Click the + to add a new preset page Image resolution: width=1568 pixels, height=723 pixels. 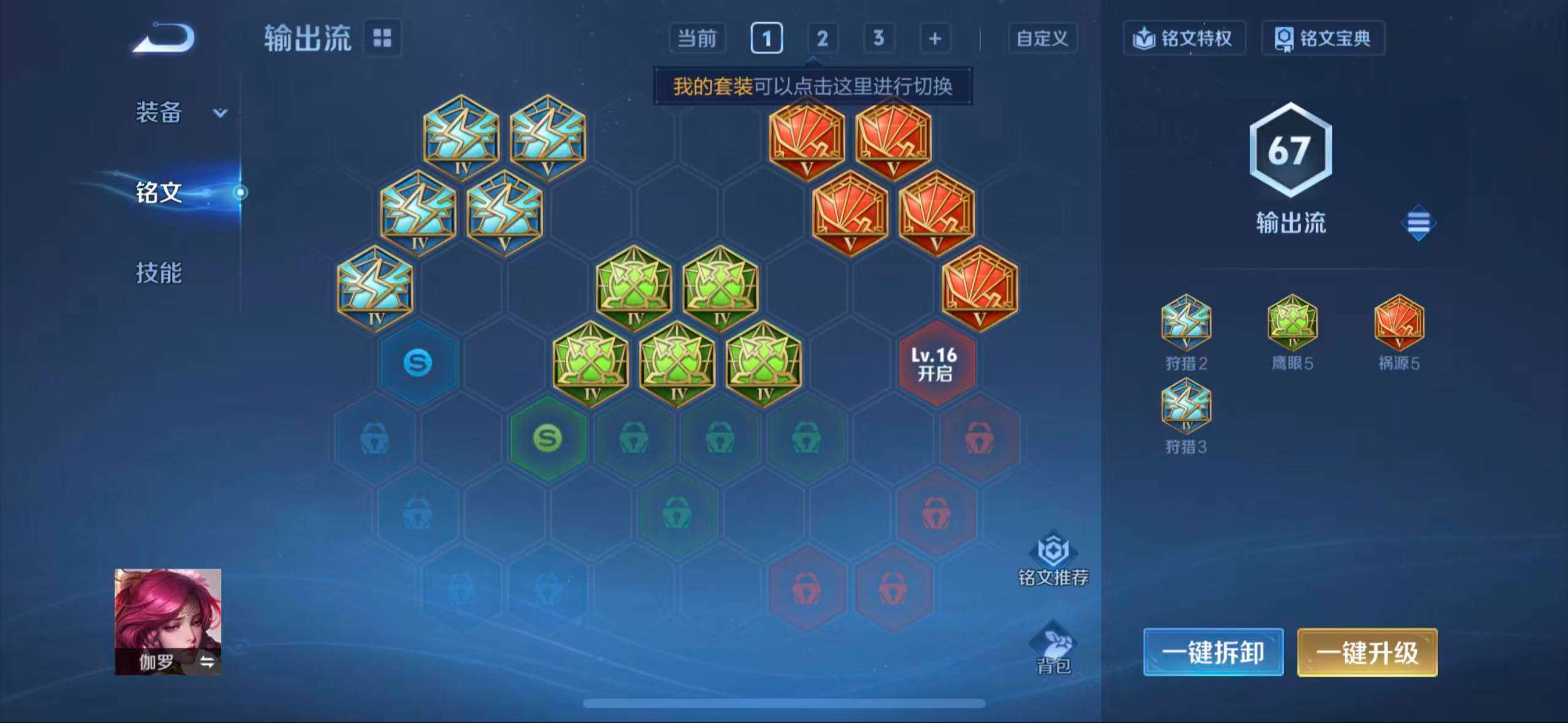[x=934, y=38]
